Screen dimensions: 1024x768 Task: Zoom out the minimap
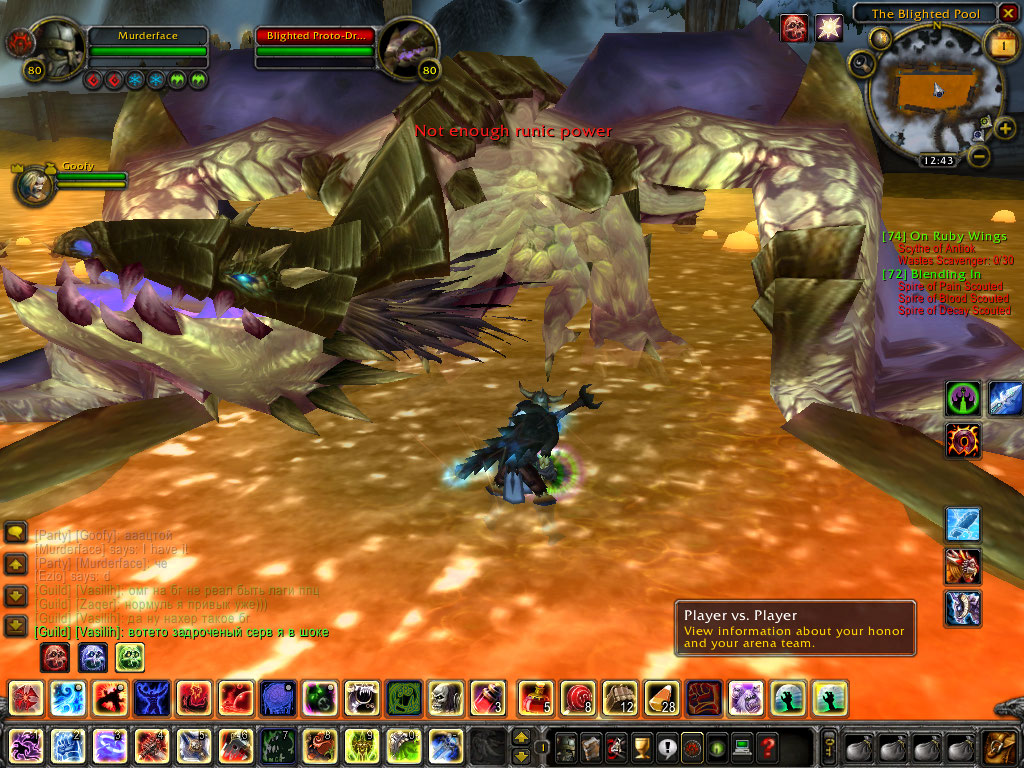coord(980,156)
